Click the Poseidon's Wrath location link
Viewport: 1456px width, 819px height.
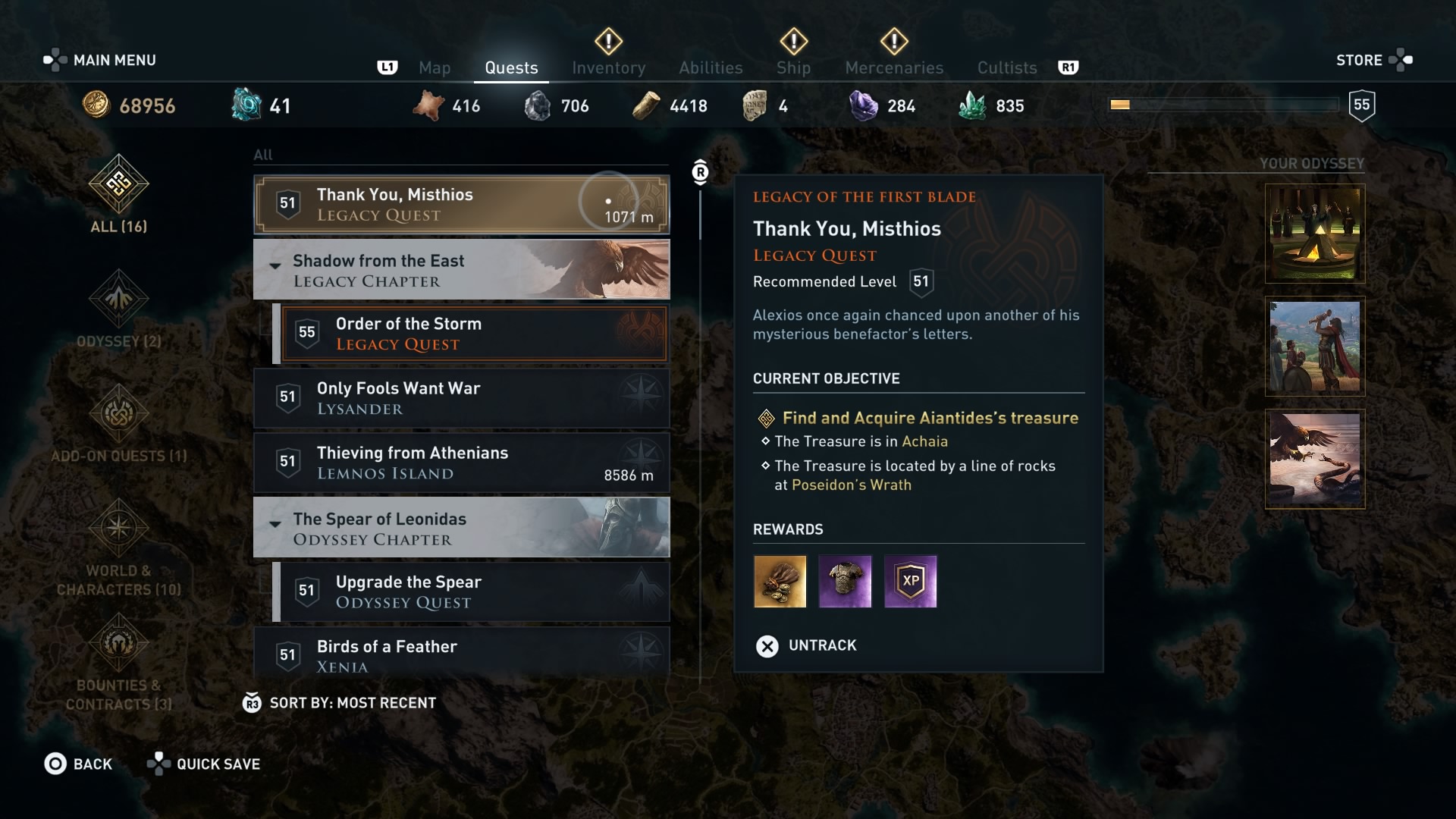click(851, 485)
